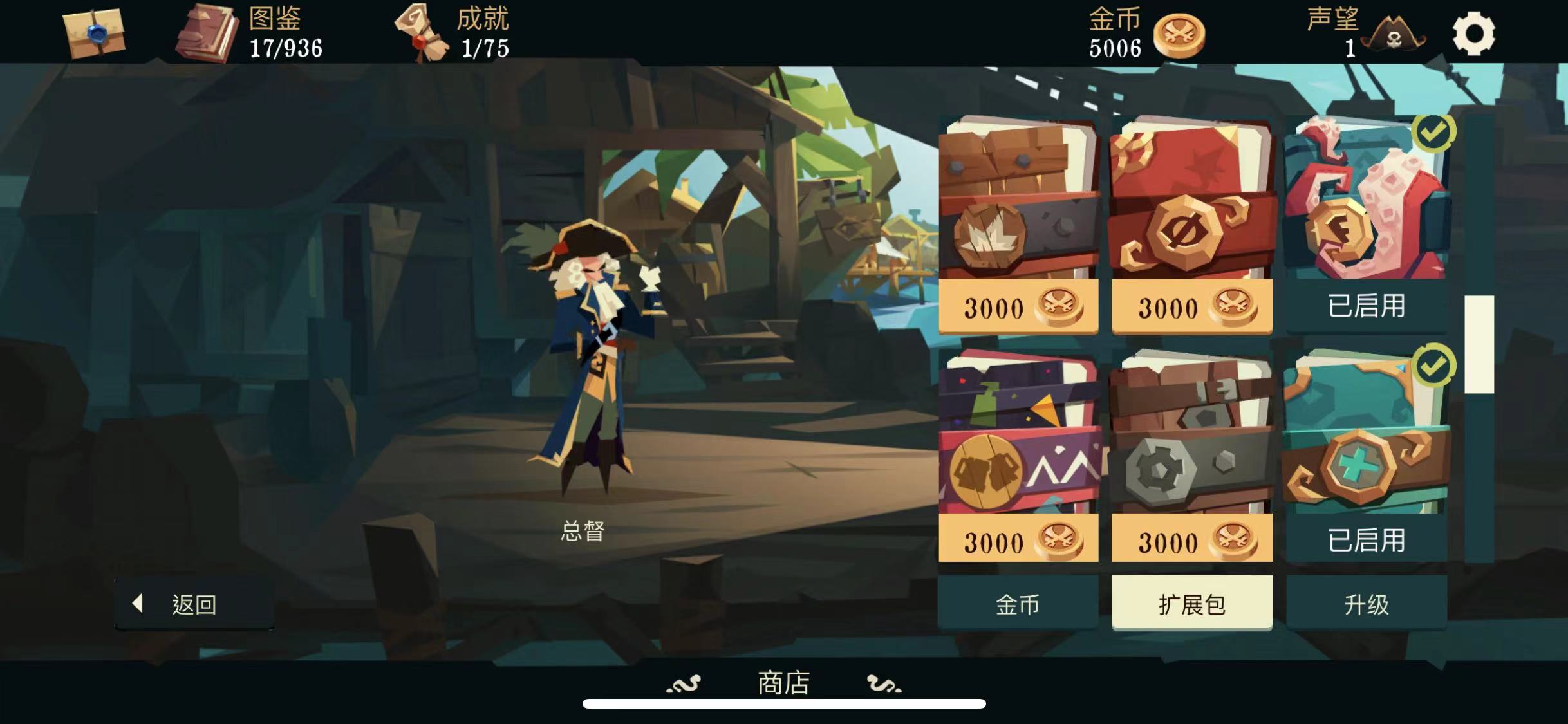View the 成就 achievements scroll

point(422,35)
